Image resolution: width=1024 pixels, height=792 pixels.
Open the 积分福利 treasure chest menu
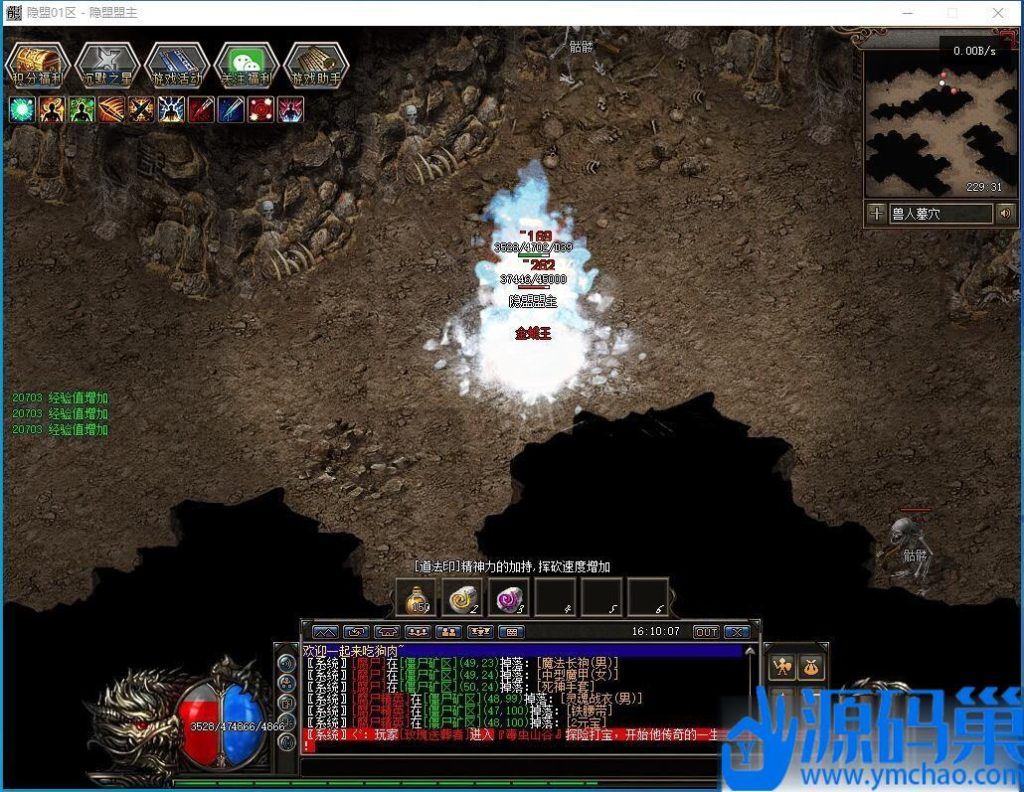tap(37, 64)
